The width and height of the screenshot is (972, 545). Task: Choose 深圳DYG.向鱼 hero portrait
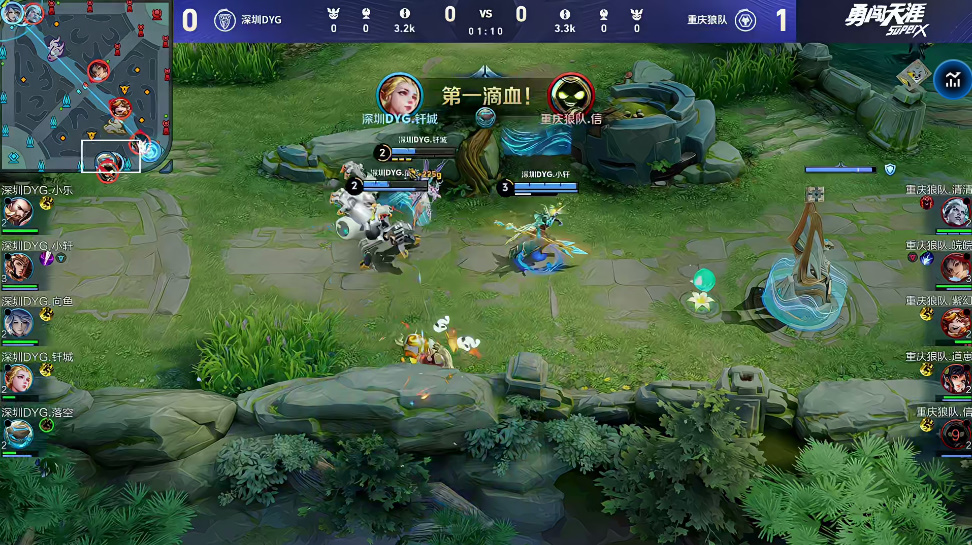point(17,322)
